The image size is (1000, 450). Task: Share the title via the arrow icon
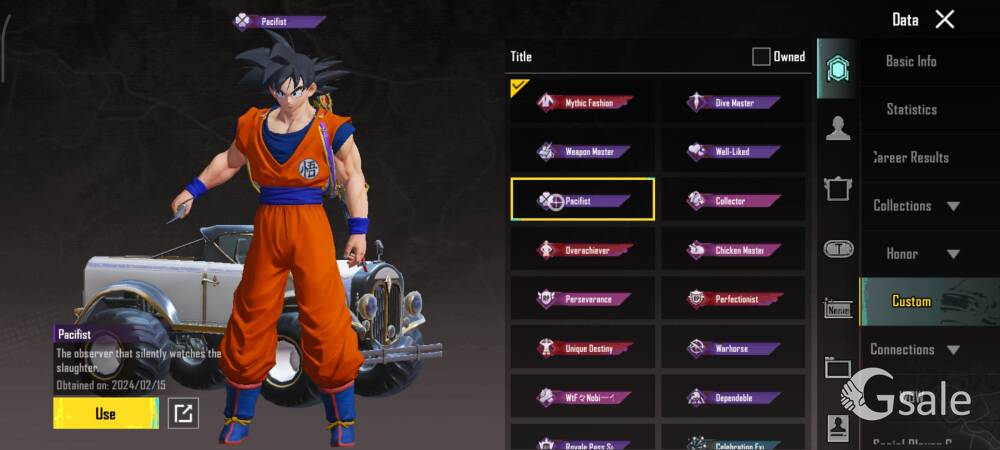click(183, 412)
